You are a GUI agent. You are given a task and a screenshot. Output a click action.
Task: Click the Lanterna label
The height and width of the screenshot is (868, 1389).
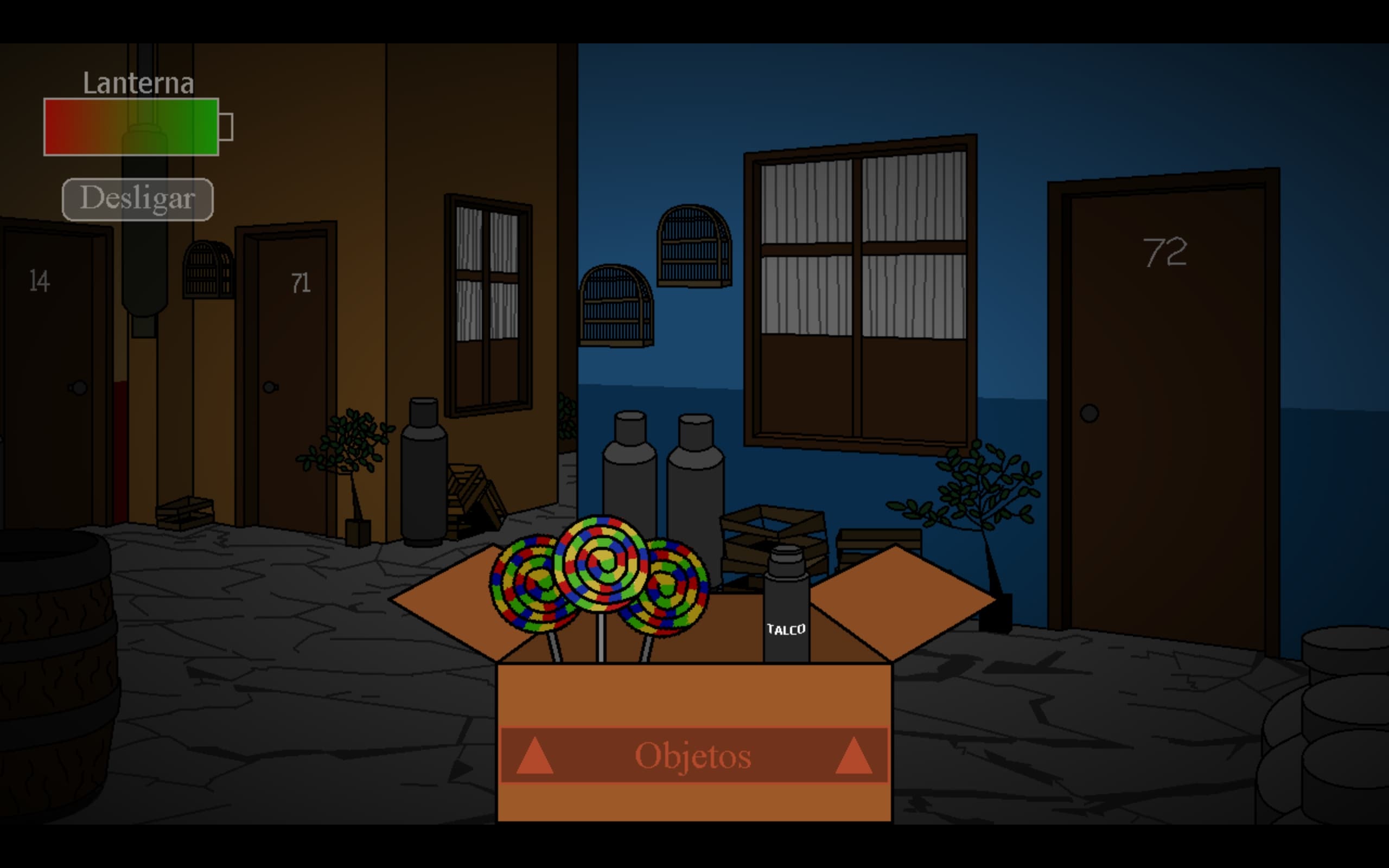(138, 82)
